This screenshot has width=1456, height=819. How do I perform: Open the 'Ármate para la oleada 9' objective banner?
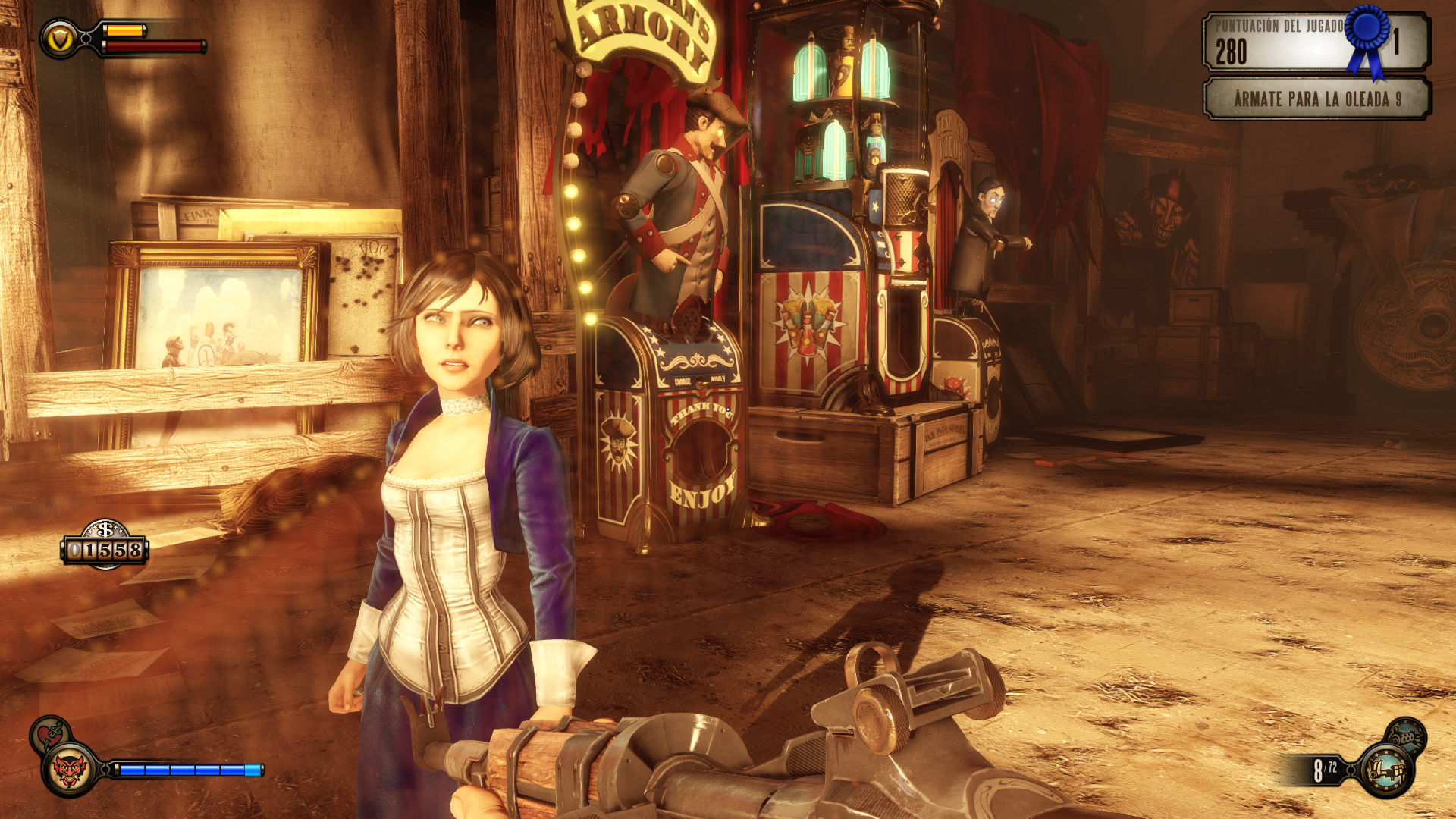tap(1316, 99)
